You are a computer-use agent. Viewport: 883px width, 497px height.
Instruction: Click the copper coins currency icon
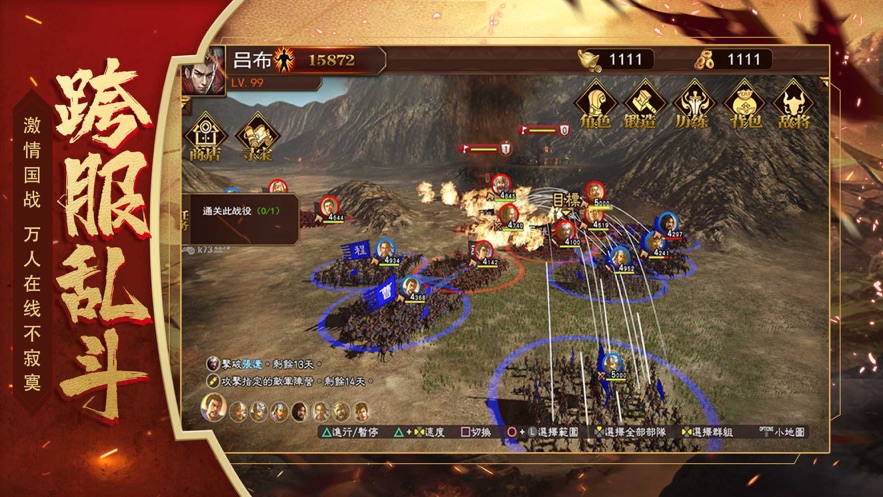click(x=702, y=60)
